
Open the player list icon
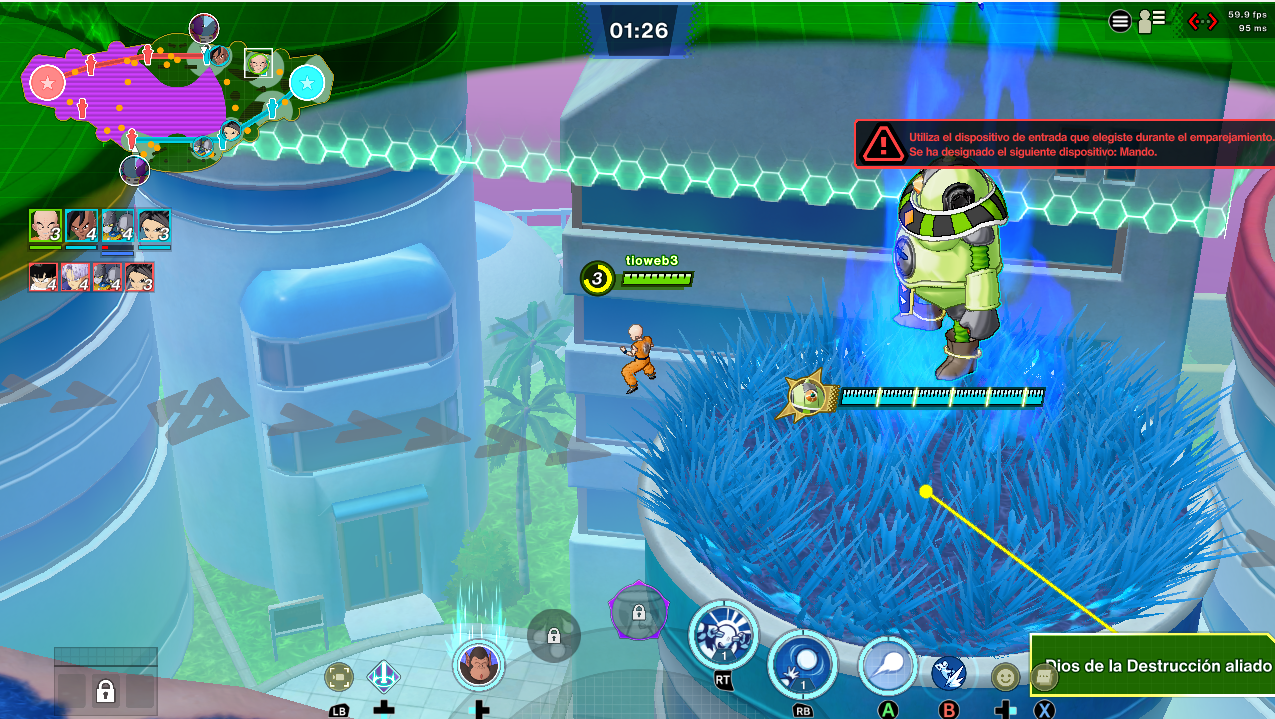pos(1152,21)
